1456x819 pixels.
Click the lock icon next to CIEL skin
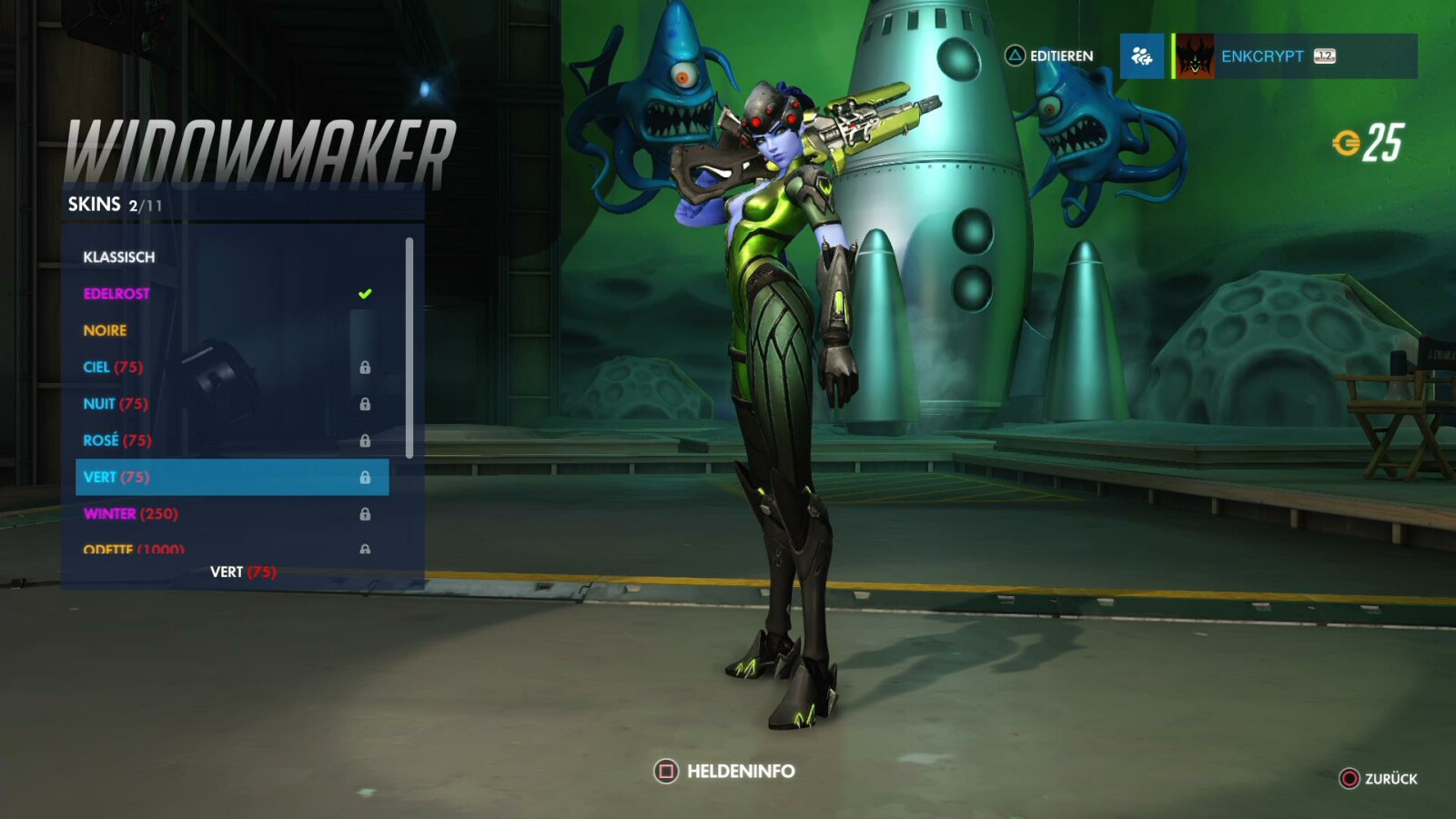tap(368, 367)
